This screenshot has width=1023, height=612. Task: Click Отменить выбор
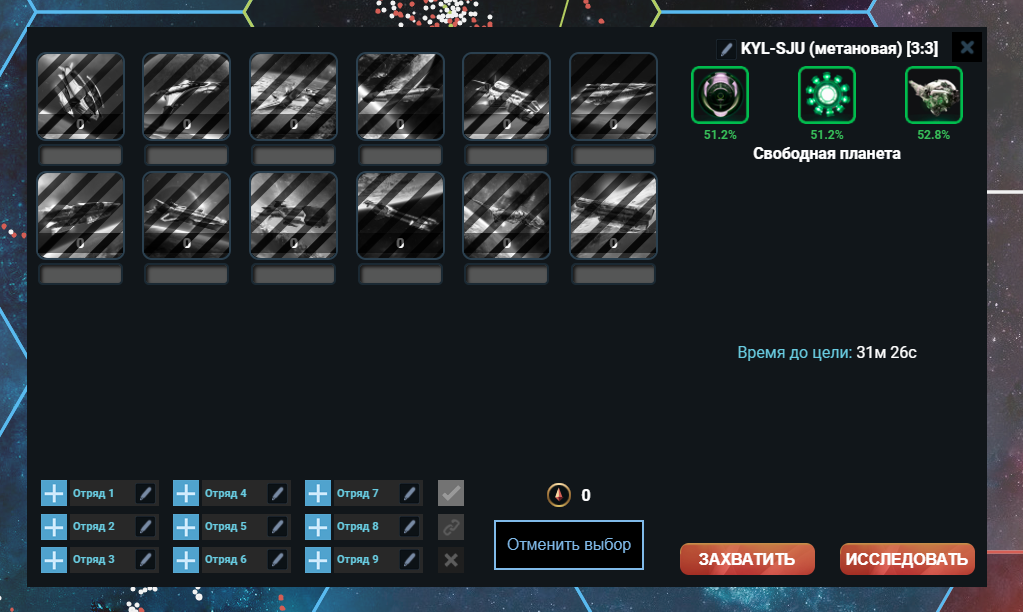(568, 545)
